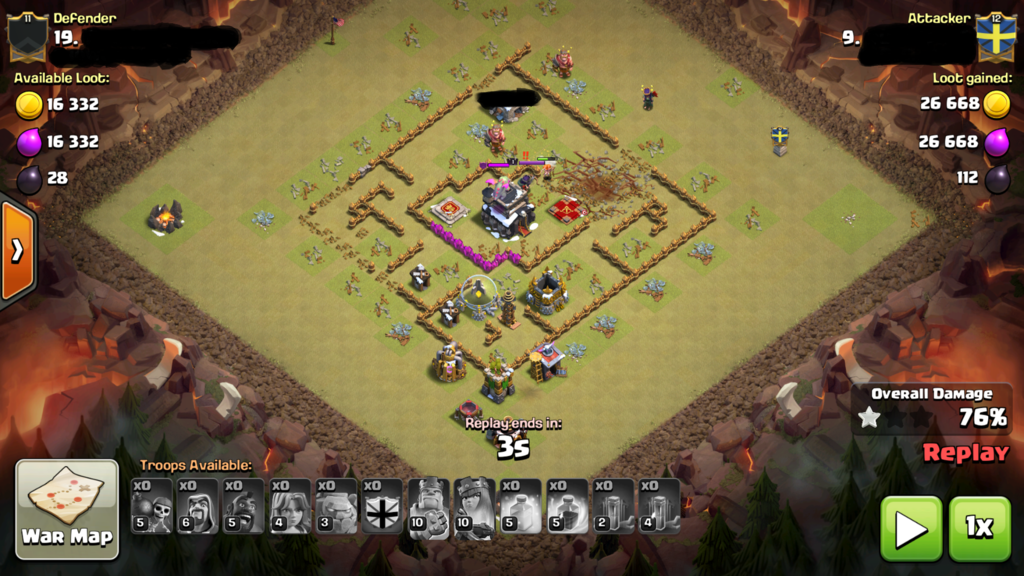This screenshot has height=576, width=1024.
Task: Click the green play button
Action: tap(910, 529)
